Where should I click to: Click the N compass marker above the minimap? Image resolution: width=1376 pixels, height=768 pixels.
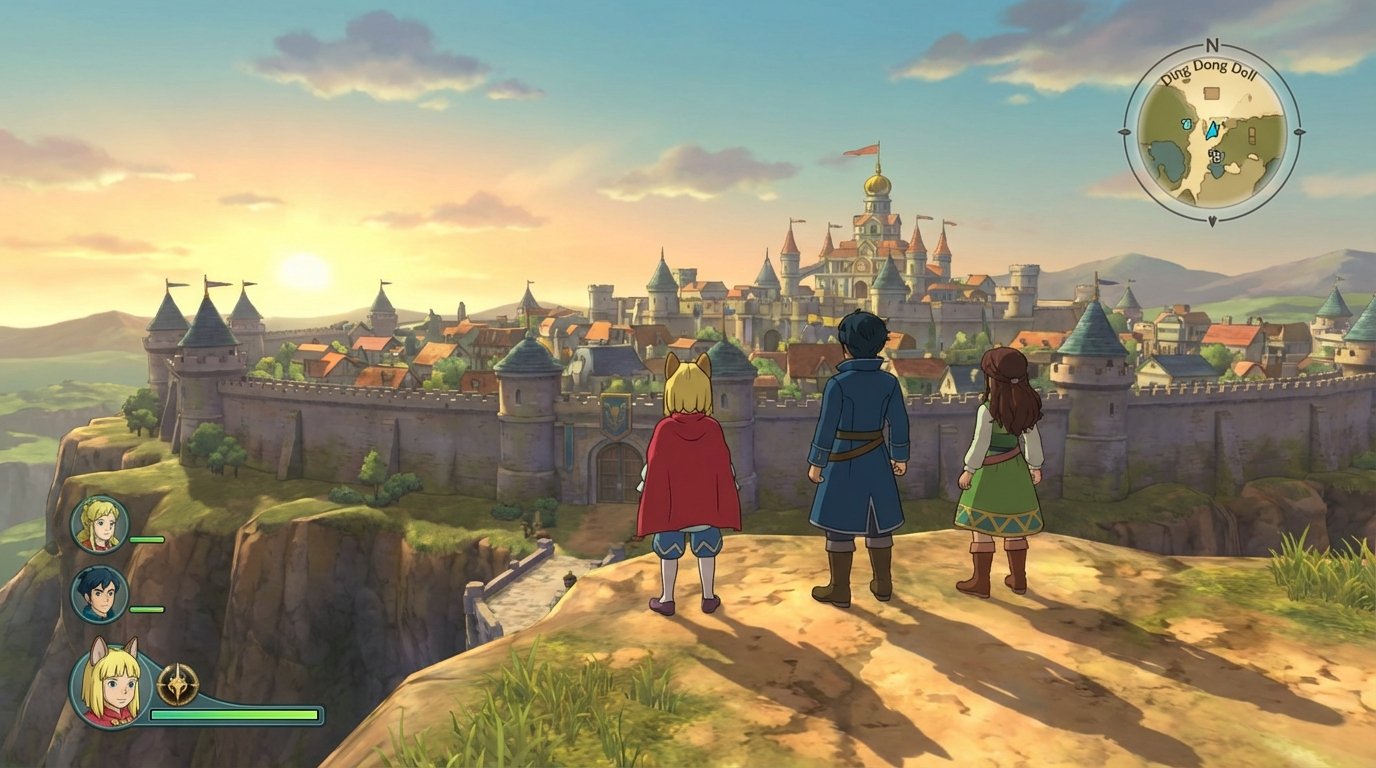[1211, 45]
